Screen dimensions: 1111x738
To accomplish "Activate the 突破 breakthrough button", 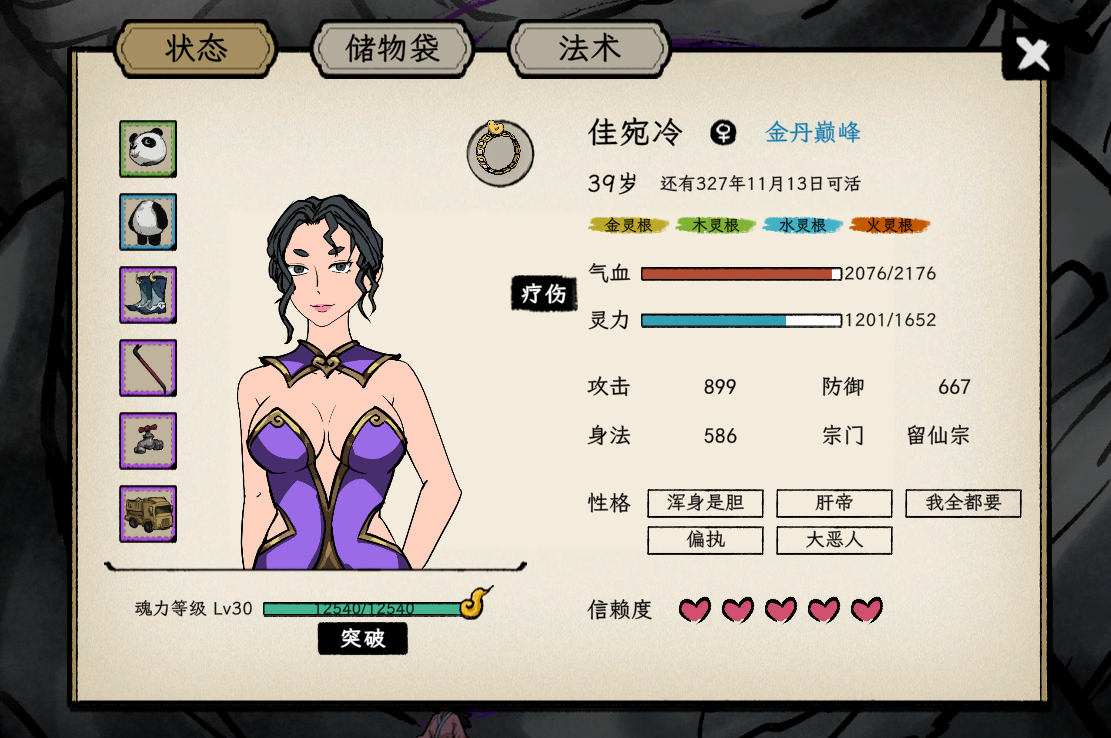I will [x=362, y=638].
